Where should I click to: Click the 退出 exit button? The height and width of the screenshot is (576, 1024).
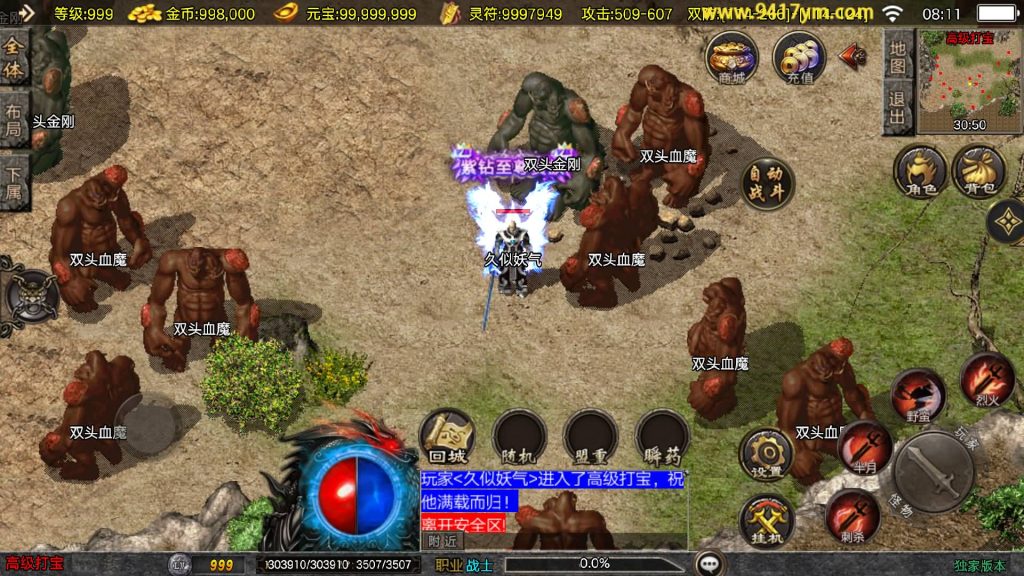click(x=898, y=108)
